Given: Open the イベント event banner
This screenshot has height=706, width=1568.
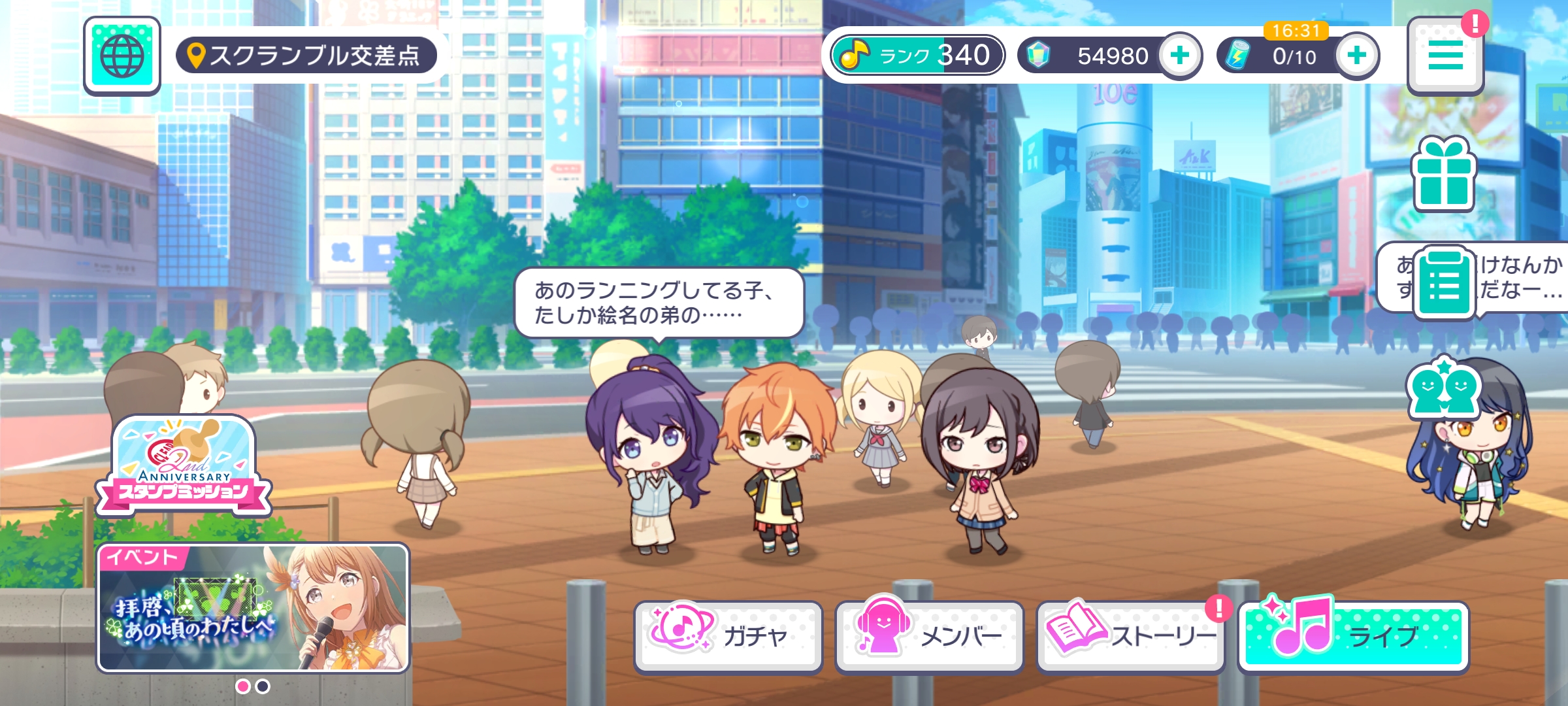Looking at the screenshot, I should [x=253, y=608].
